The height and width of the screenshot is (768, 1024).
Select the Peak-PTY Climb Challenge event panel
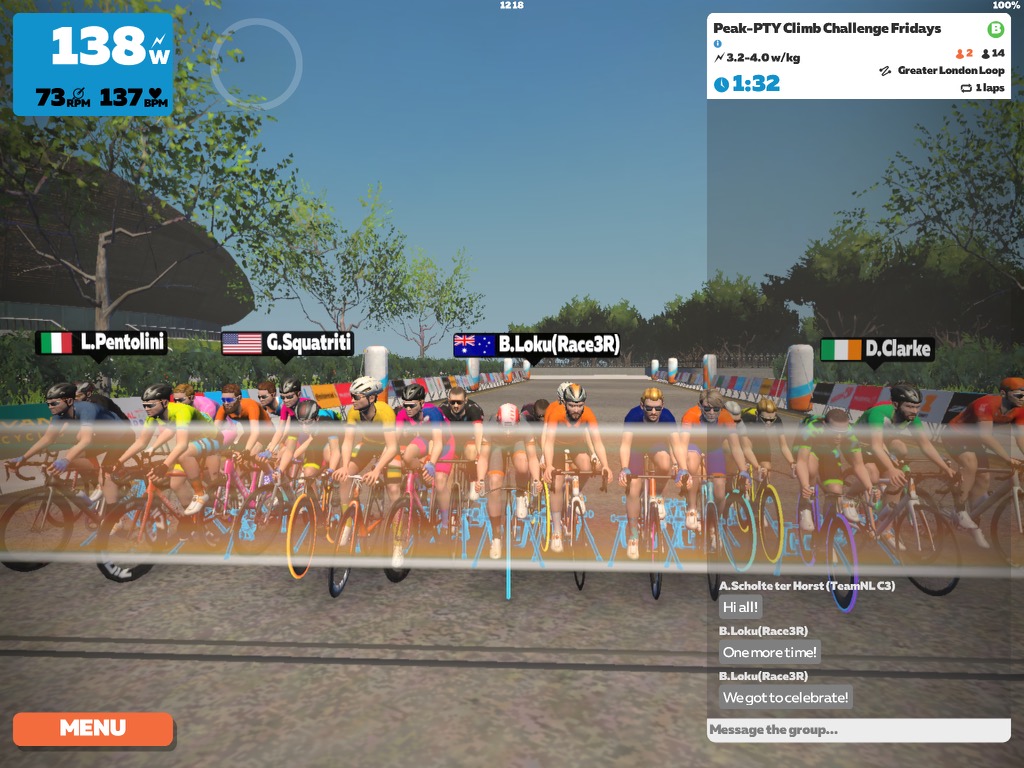(858, 56)
